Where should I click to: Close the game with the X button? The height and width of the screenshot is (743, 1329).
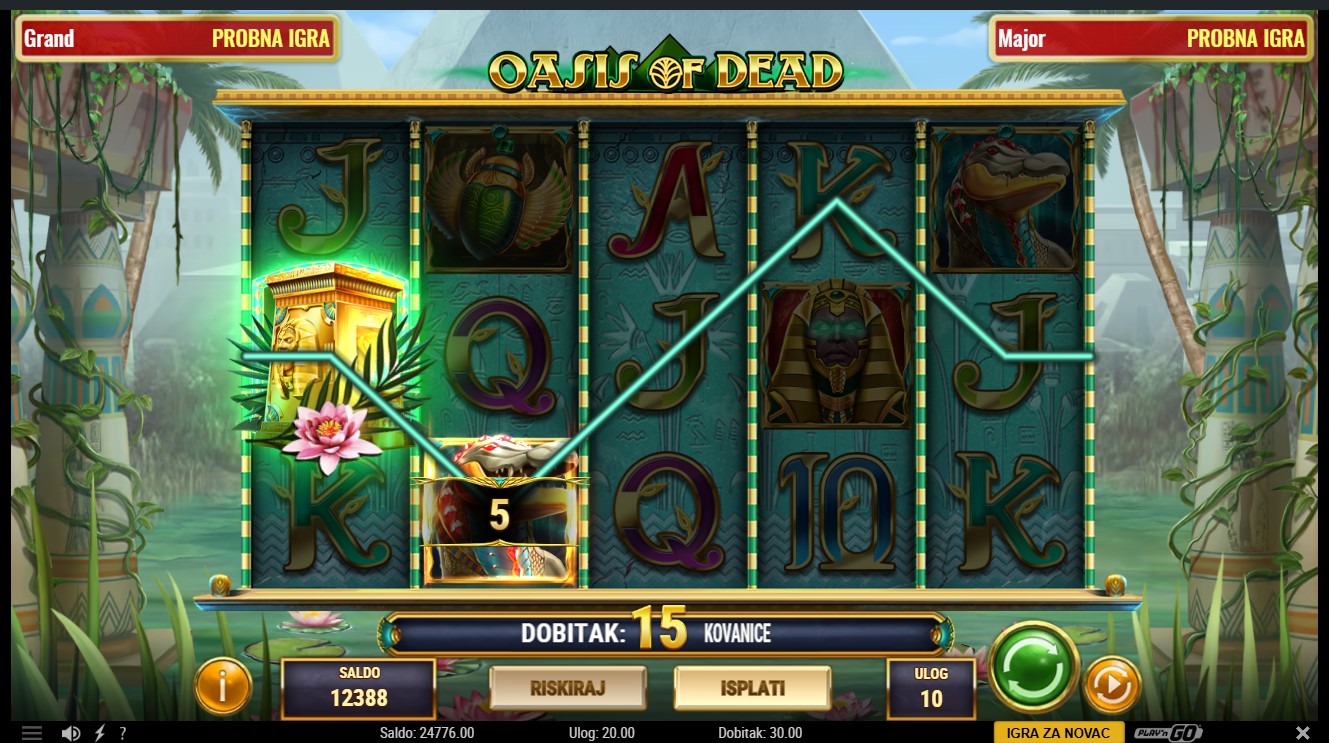click(x=1303, y=733)
